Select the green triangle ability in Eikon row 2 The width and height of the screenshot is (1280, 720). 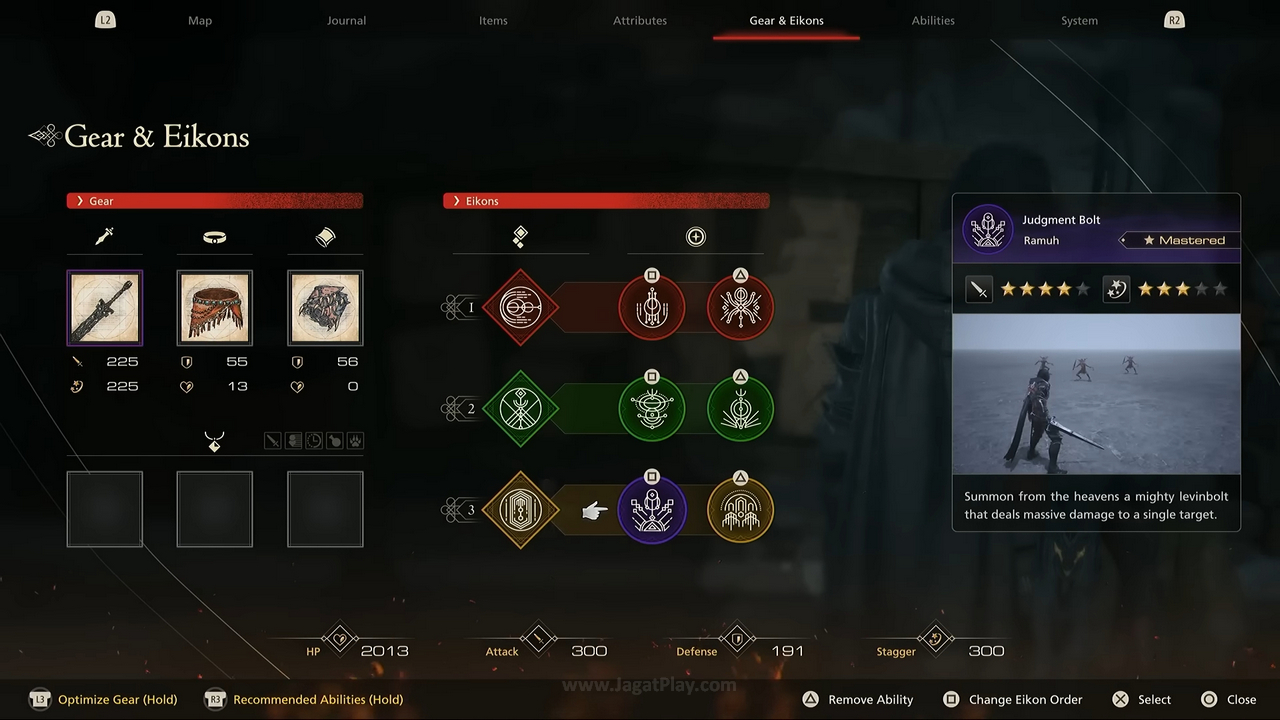pos(740,408)
